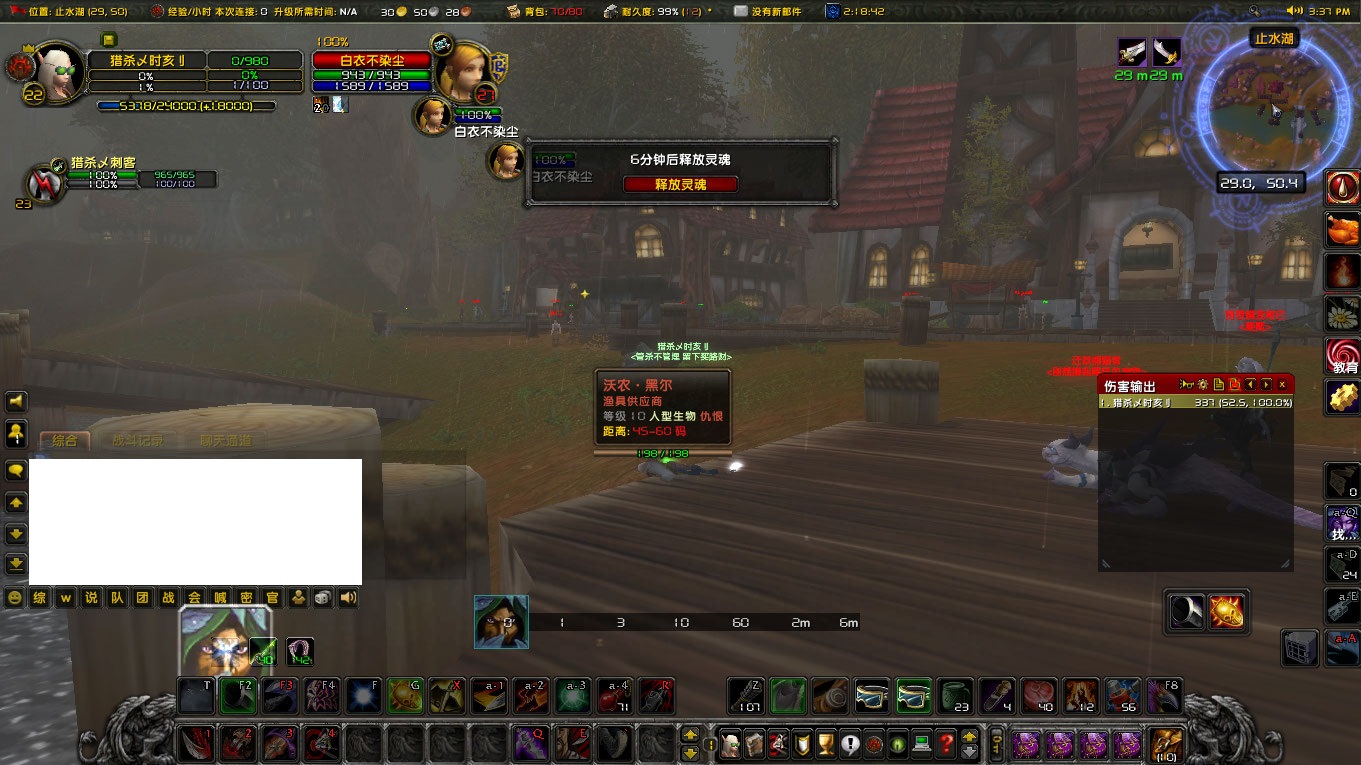Toggle game sound with the speaker icon

pos(347,597)
